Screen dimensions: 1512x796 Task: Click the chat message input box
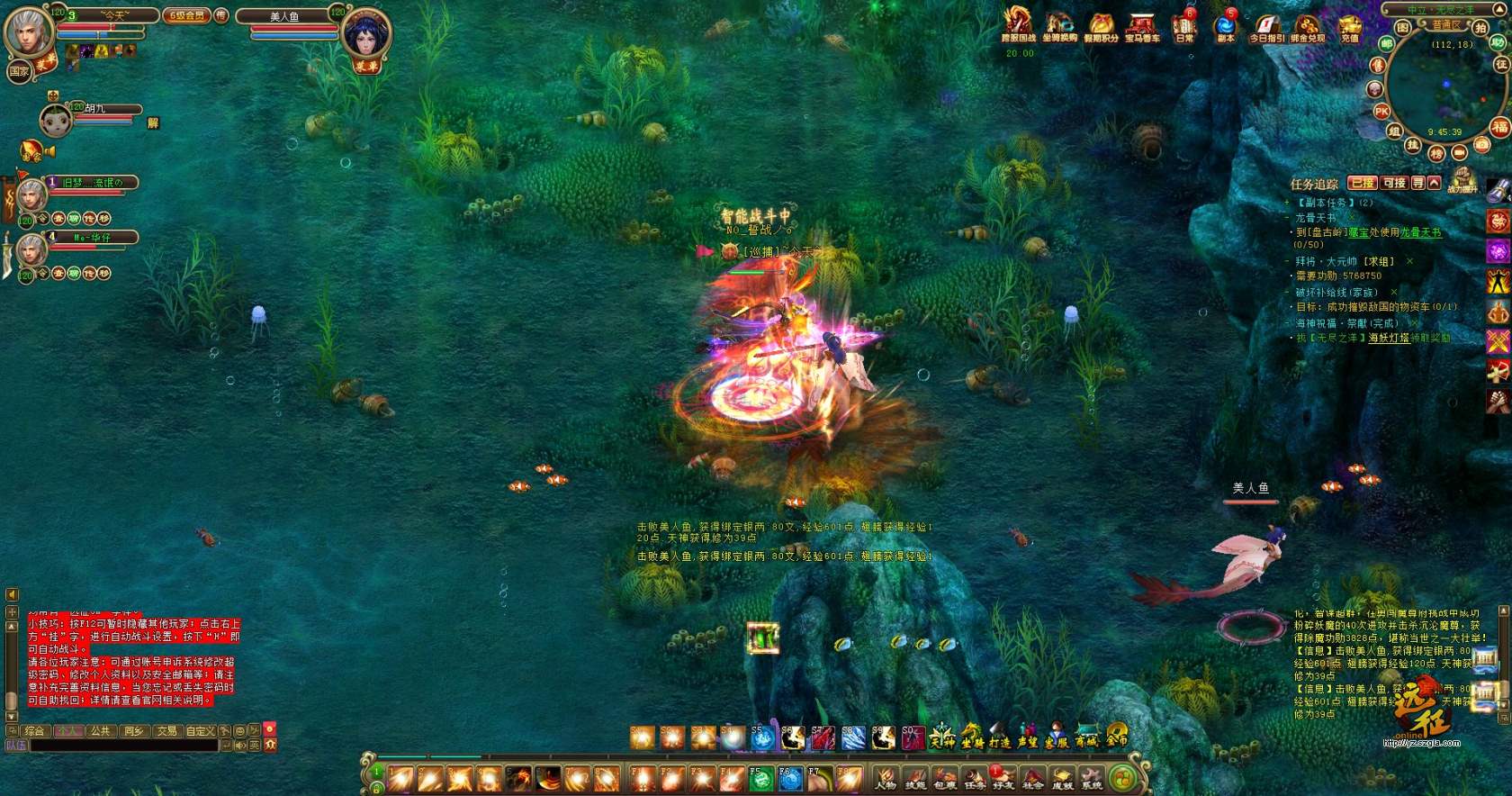[126, 746]
